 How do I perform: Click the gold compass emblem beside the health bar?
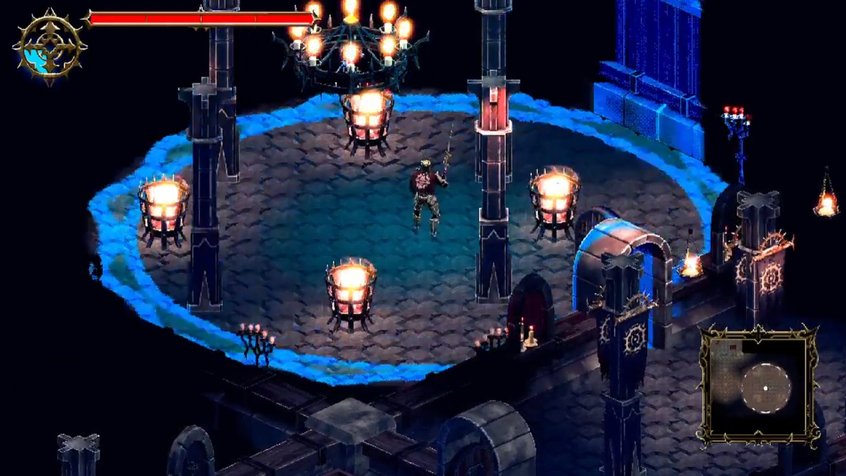tap(47, 45)
